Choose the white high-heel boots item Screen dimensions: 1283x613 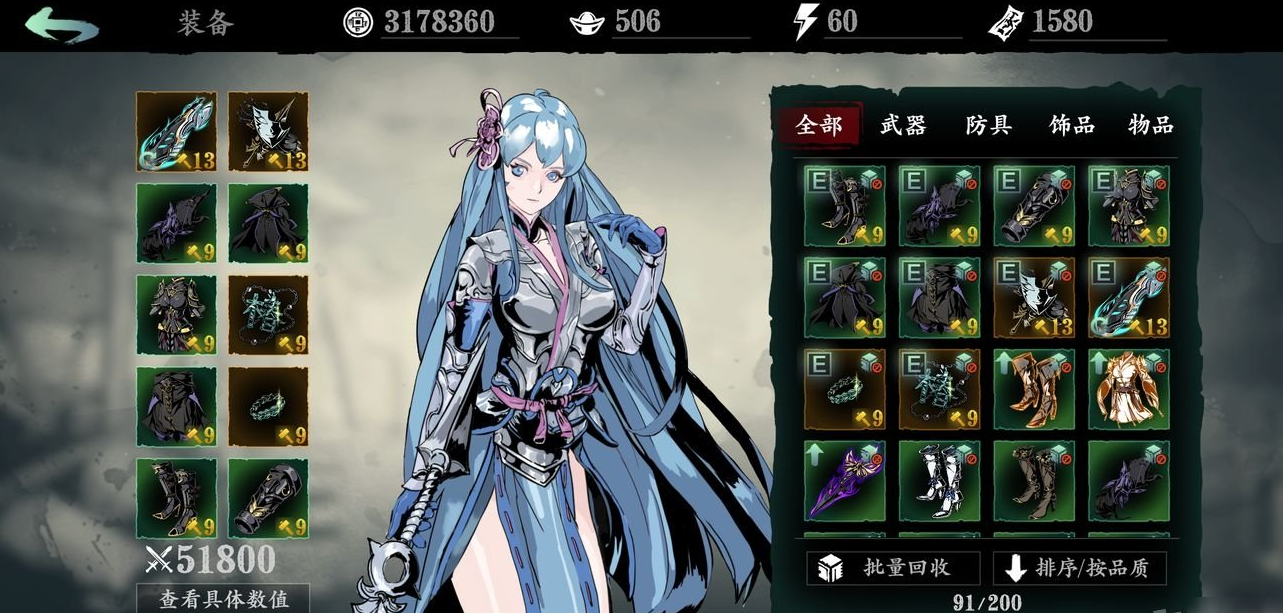(939, 481)
